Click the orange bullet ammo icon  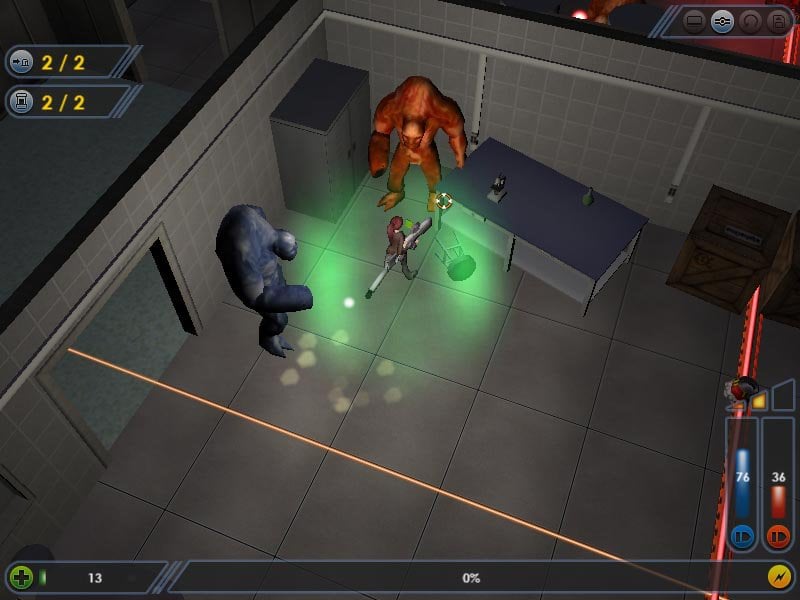(x=778, y=536)
